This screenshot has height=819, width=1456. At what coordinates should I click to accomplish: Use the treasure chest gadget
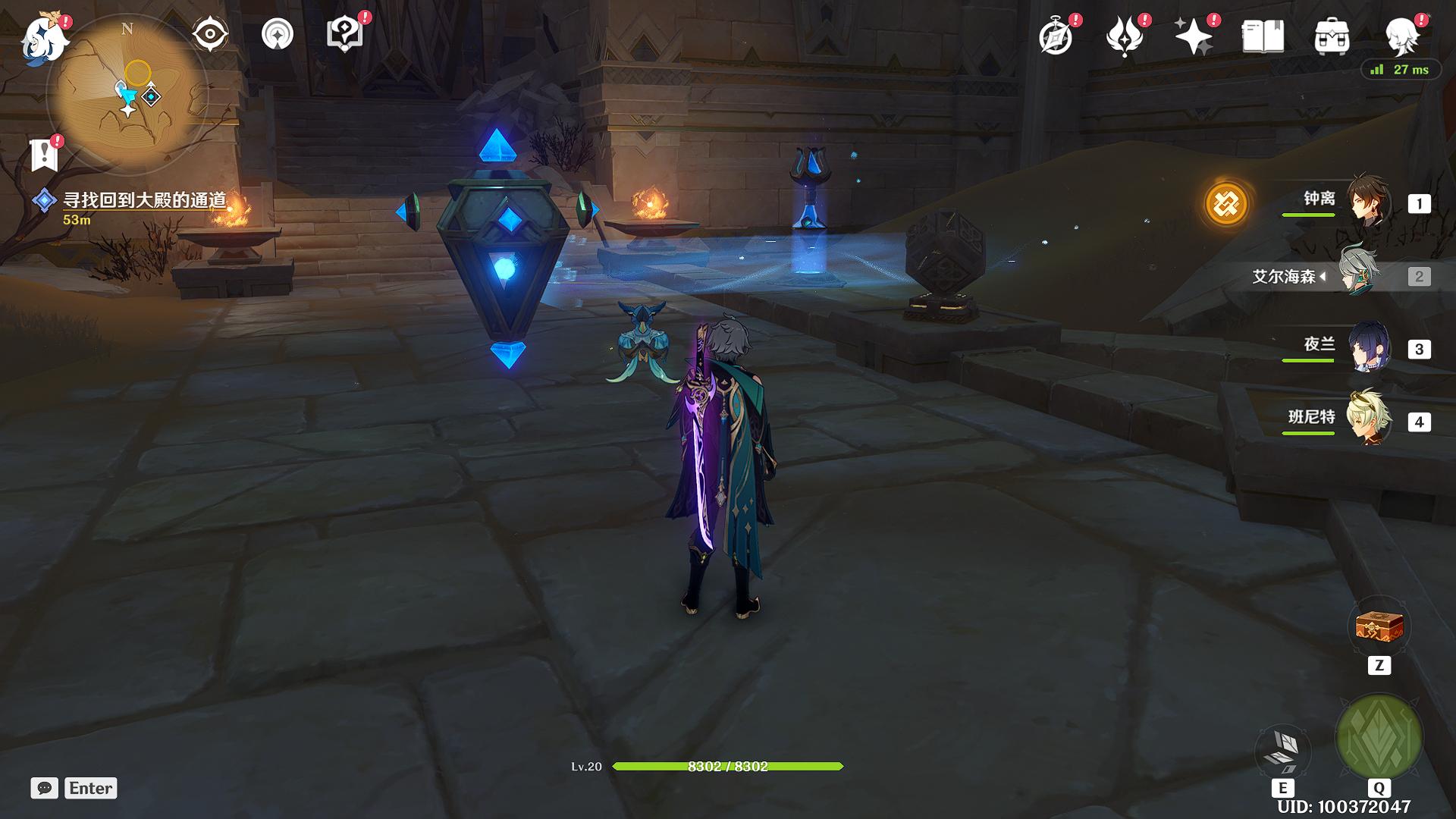(1379, 628)
